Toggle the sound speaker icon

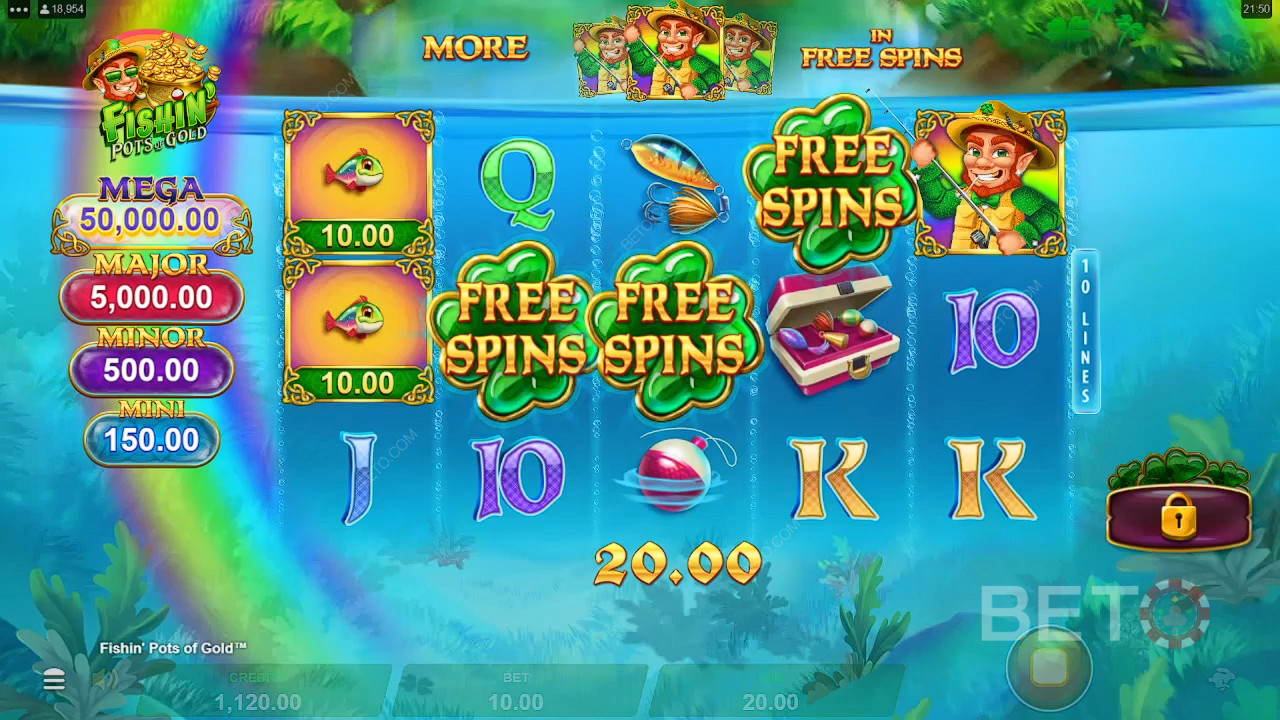click(x=105, y=681)
